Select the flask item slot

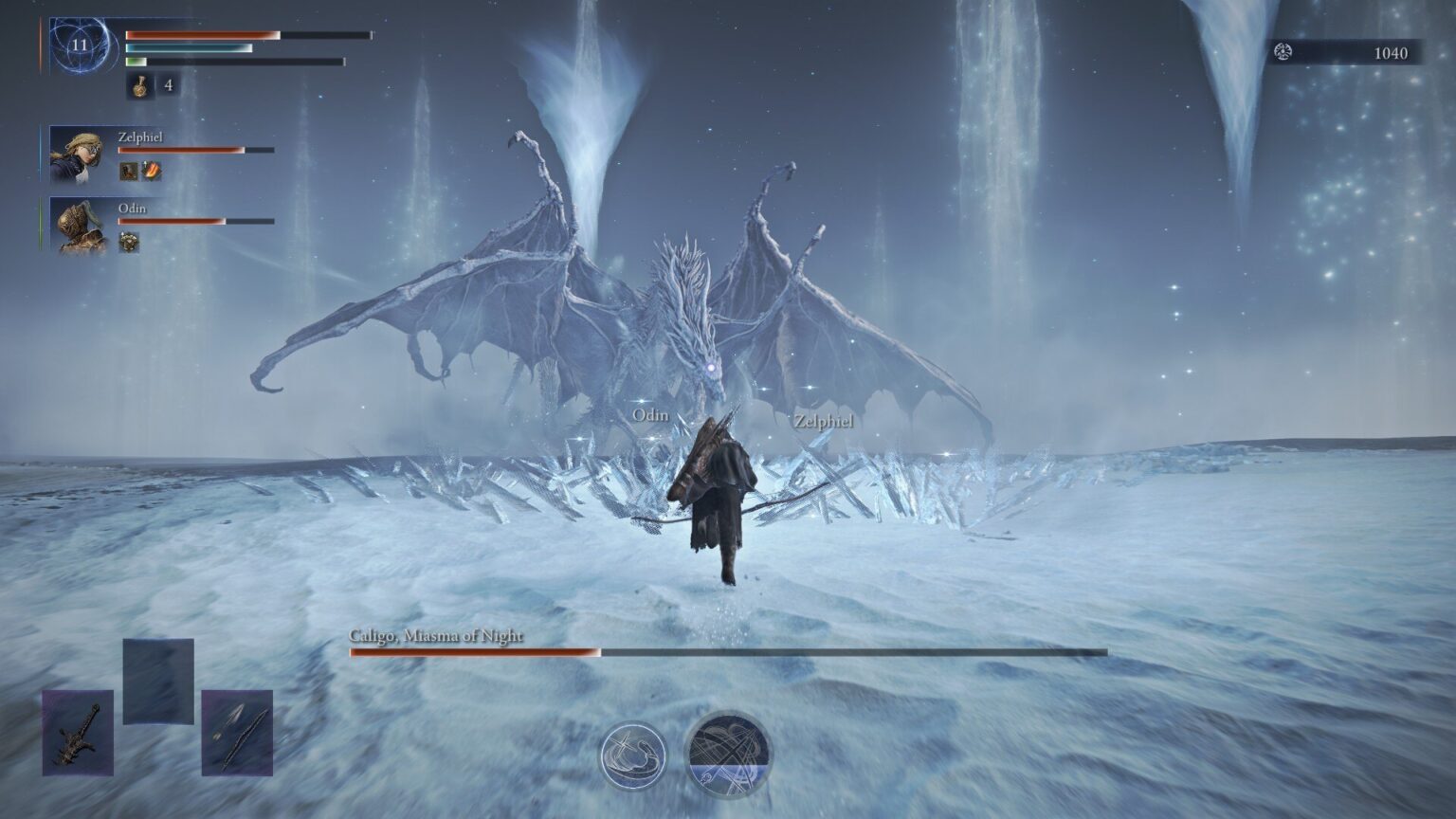pos(140,85)
